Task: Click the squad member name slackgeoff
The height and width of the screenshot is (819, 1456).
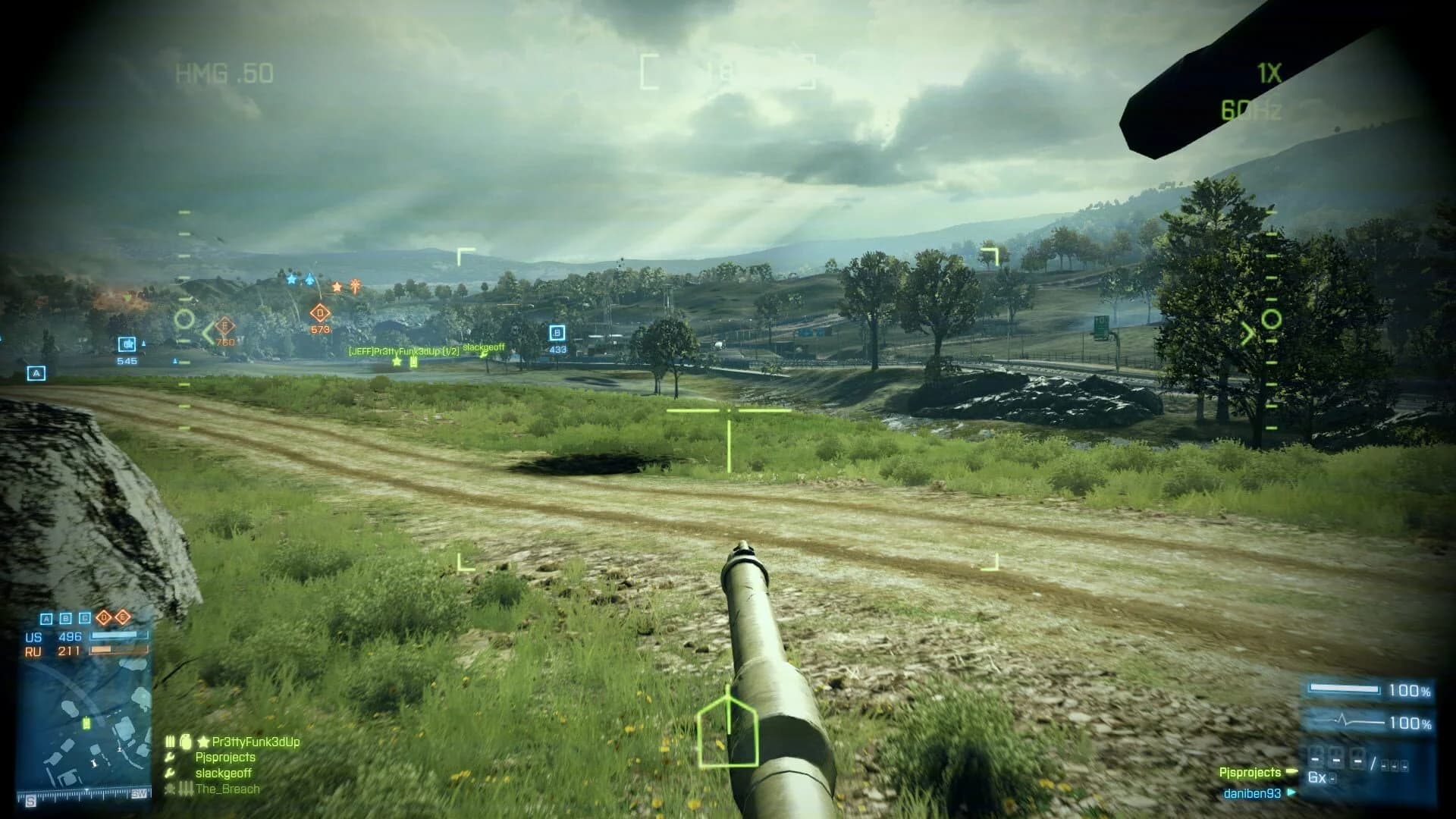Action: [224, 773]
